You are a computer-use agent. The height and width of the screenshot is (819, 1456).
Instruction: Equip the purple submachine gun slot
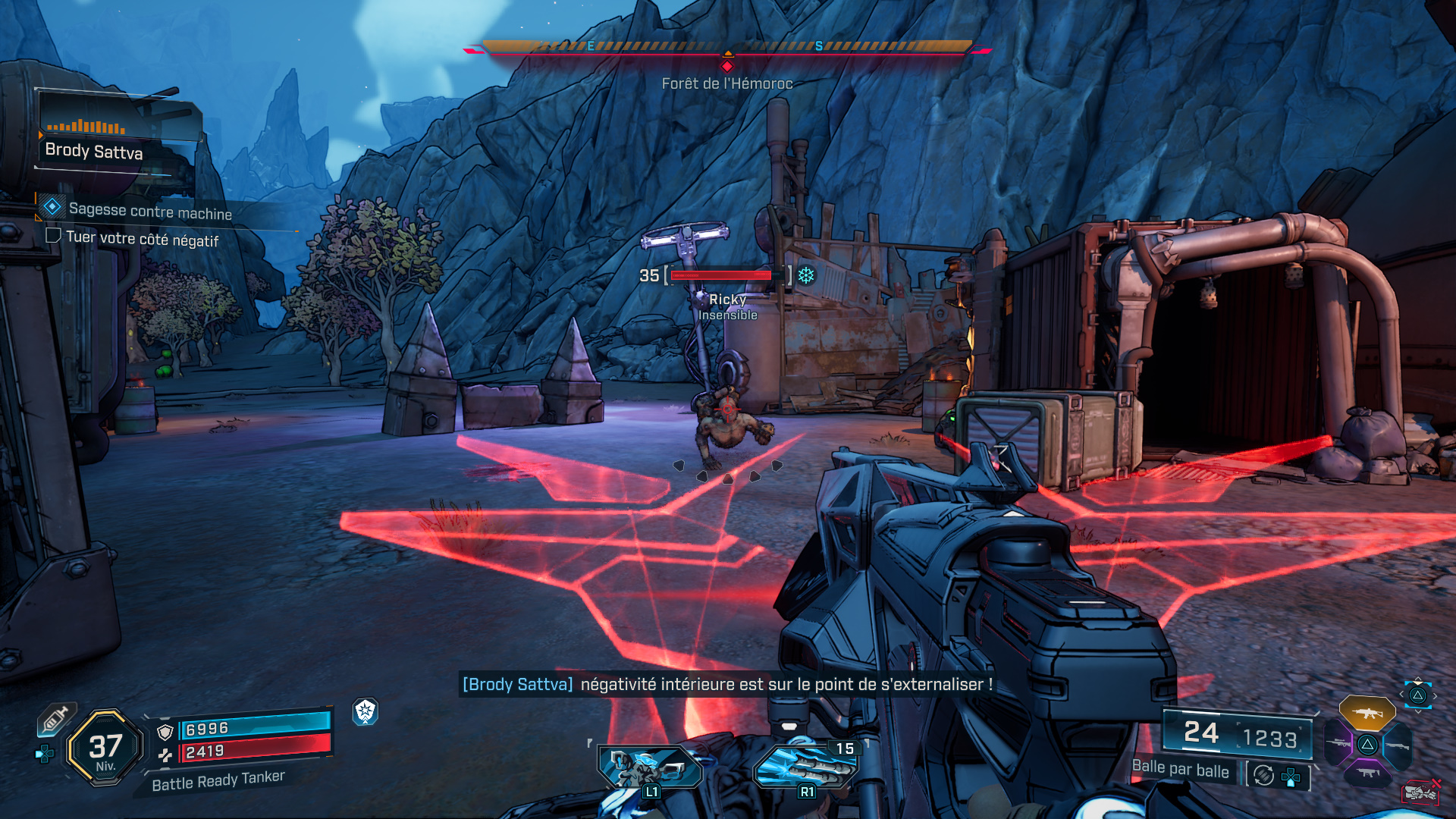click(x=1367, y=773)
